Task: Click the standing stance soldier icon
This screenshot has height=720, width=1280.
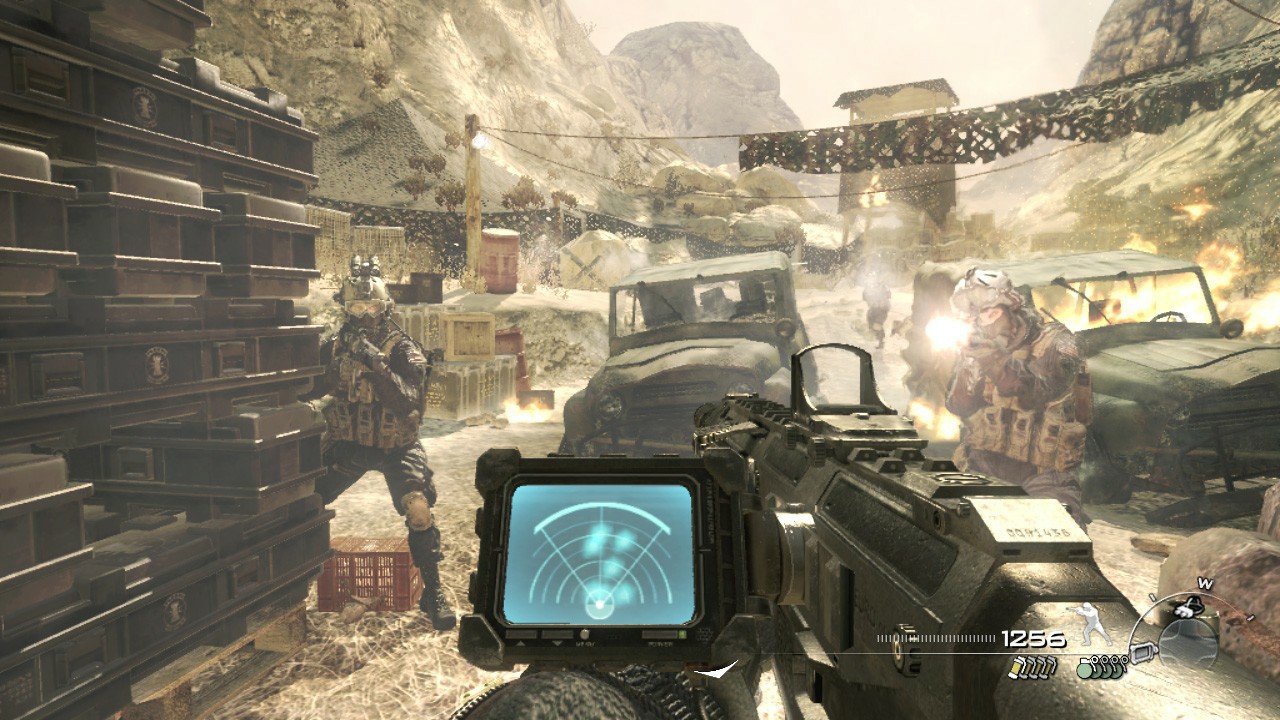Action: (1090, 622)
